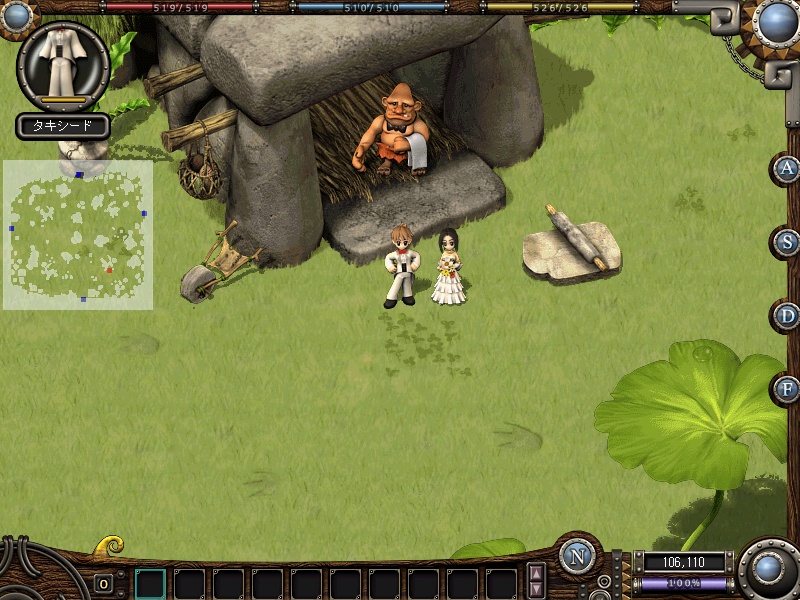Activate the A shortcut button
The width and height of the screenshot is (800, 600).
click(x=788, y=168)
